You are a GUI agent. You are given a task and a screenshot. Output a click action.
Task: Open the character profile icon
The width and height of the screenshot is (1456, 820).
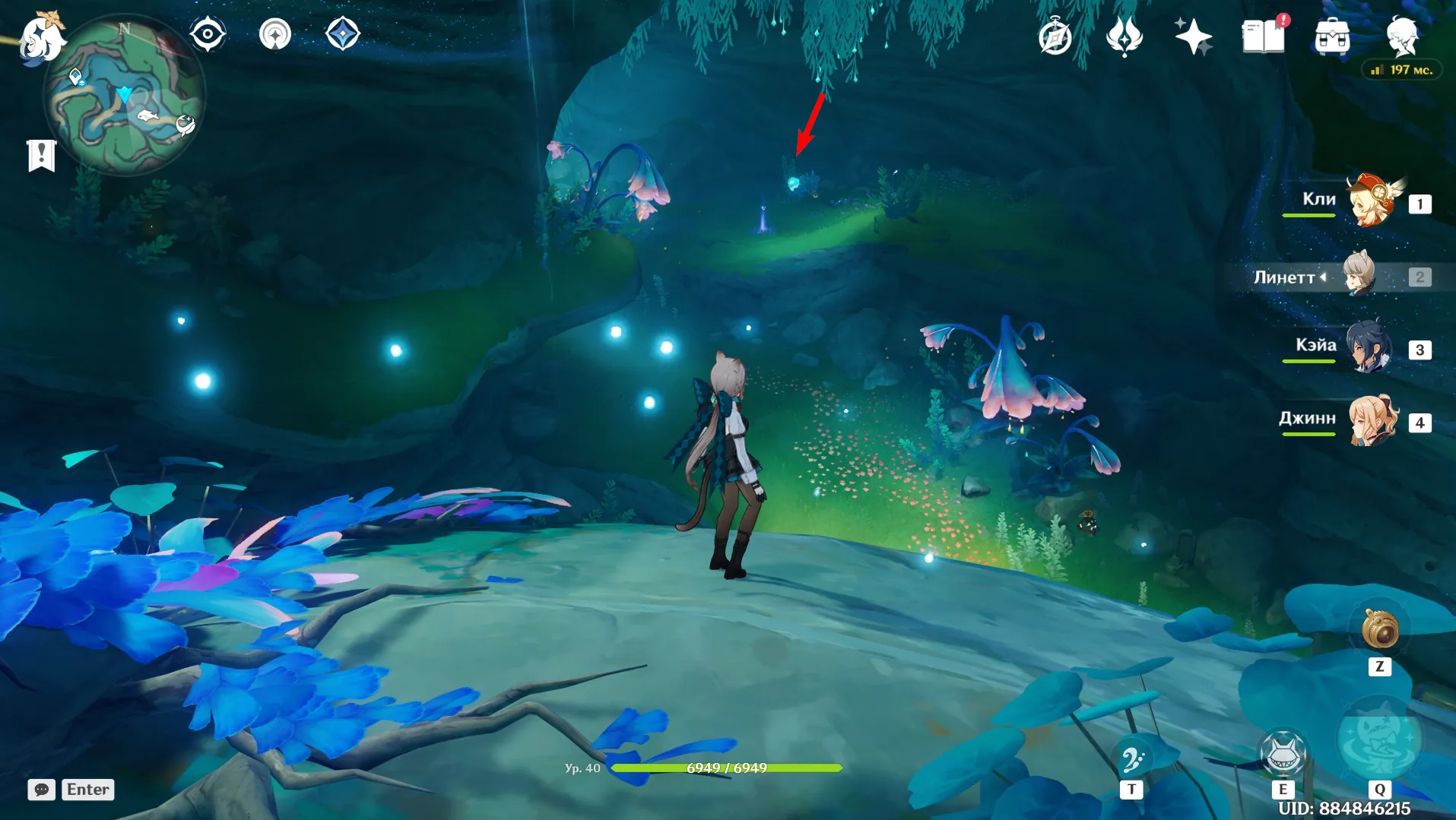(1401, 36)
